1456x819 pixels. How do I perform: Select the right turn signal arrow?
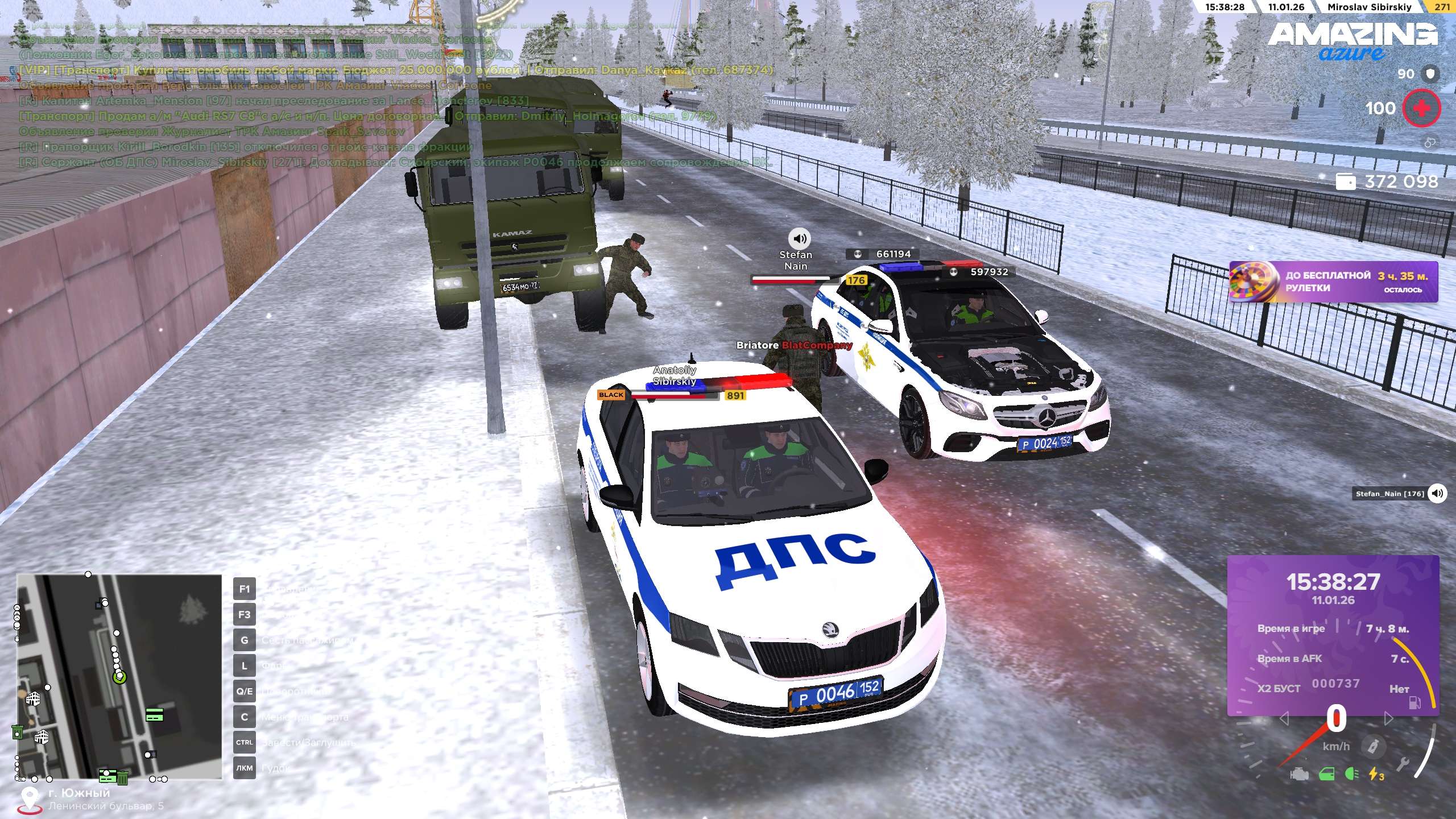[x=1388, y=719]
